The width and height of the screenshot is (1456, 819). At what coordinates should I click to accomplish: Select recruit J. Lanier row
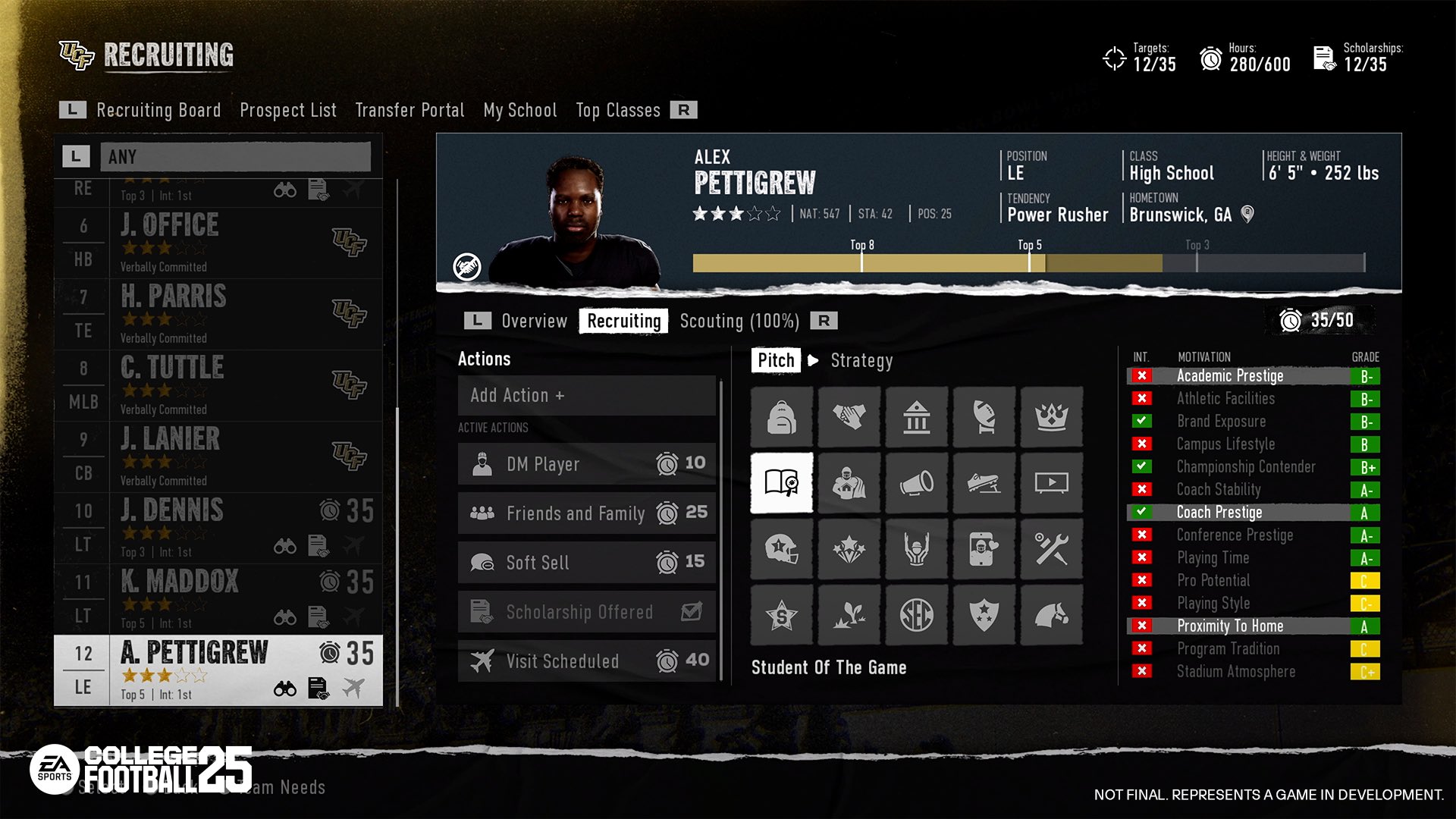pos(218,457)
